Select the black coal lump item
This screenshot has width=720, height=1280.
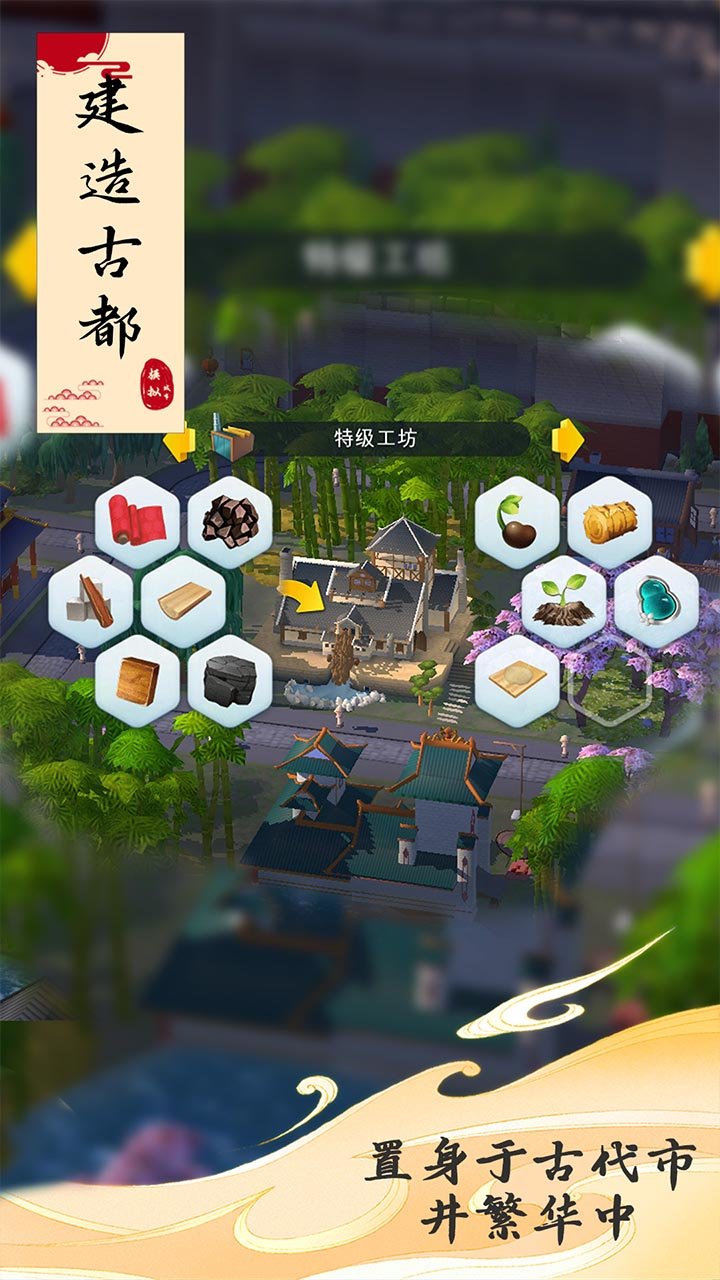pyautogui.click(x=230, y=681)
